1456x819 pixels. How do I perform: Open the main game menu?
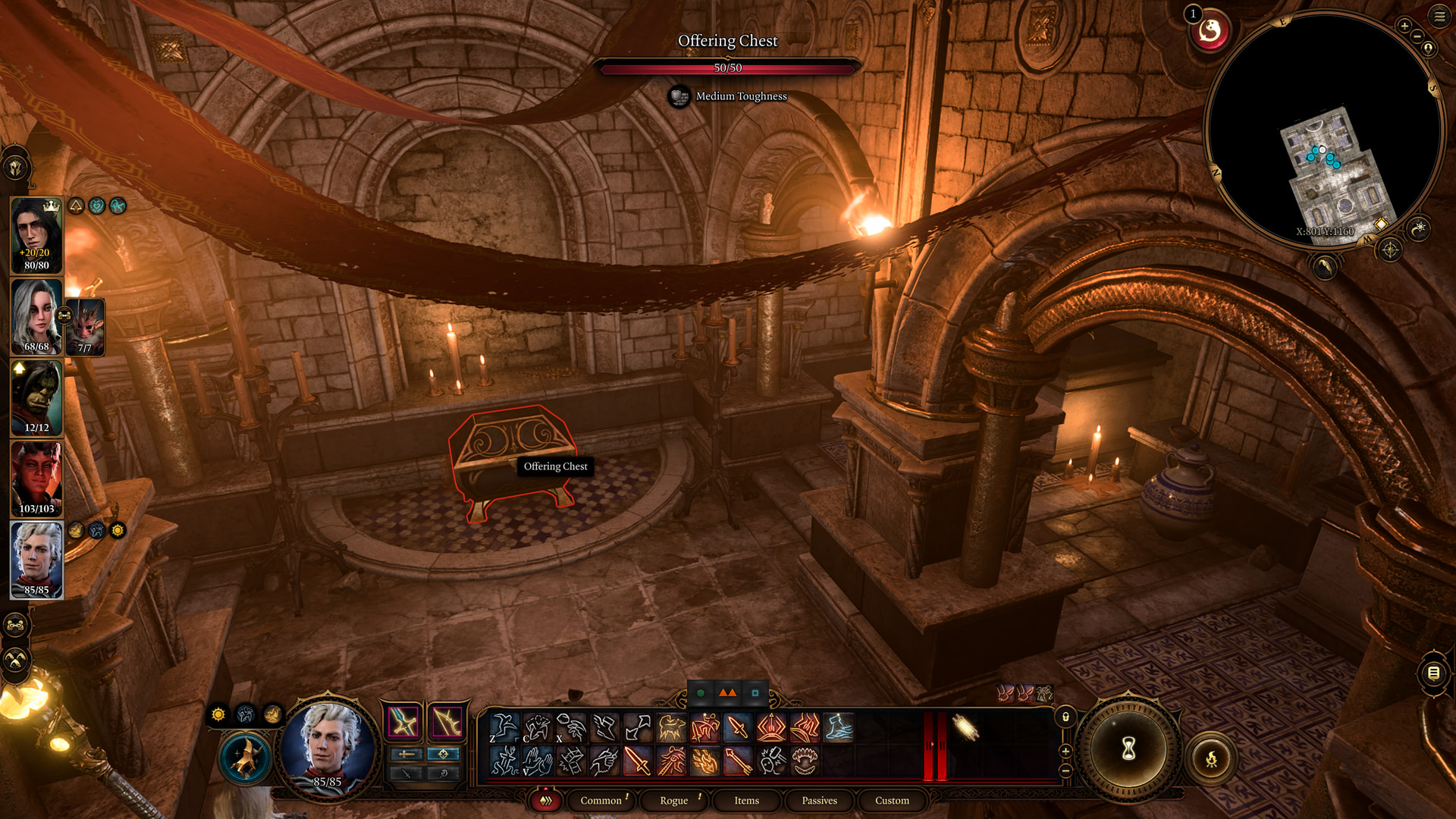pos(1439,16)
